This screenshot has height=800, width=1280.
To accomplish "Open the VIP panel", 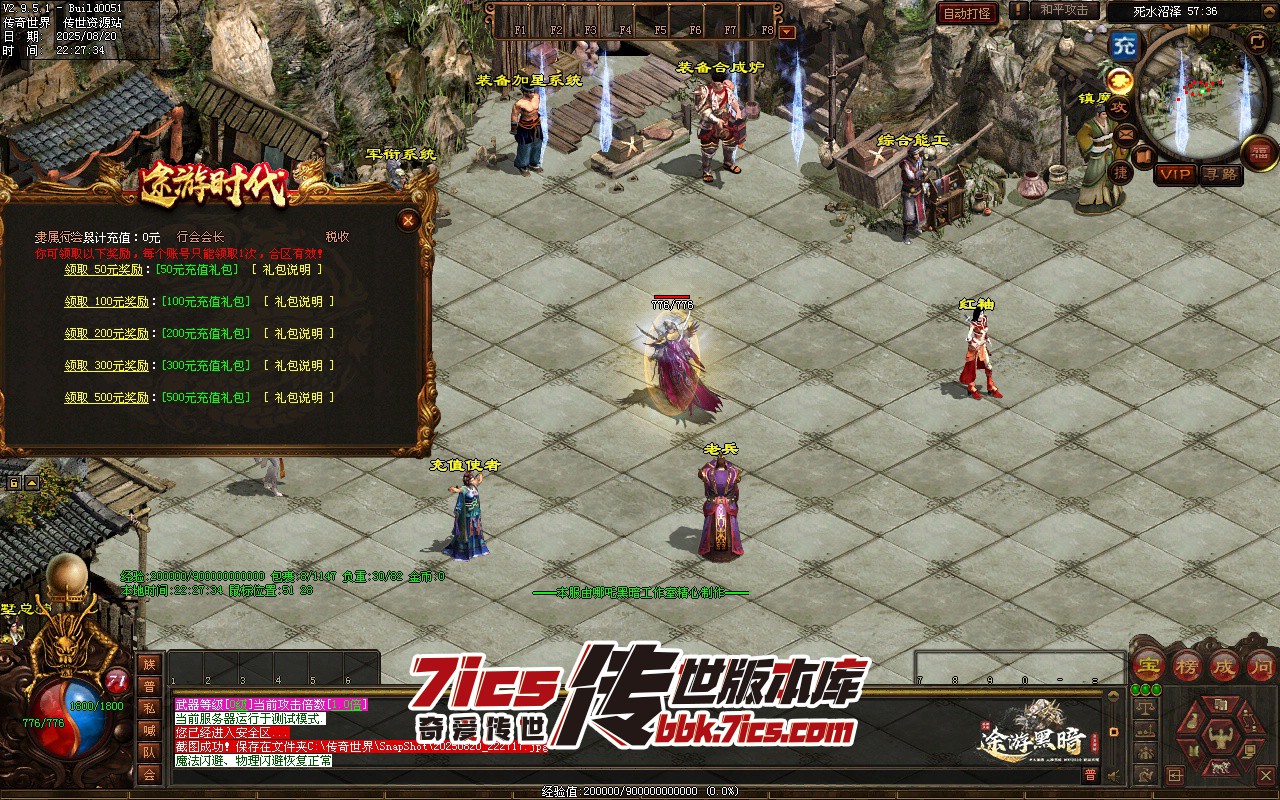I will pyautogui.click(x=1175, y=174).
